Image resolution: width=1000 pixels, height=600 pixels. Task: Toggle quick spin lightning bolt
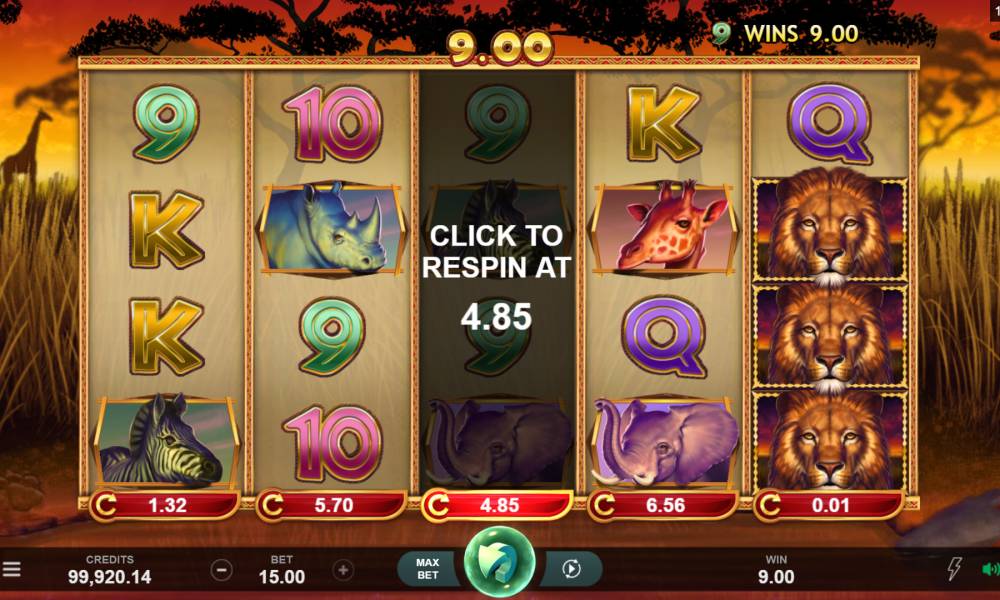[x=955, y=570]
